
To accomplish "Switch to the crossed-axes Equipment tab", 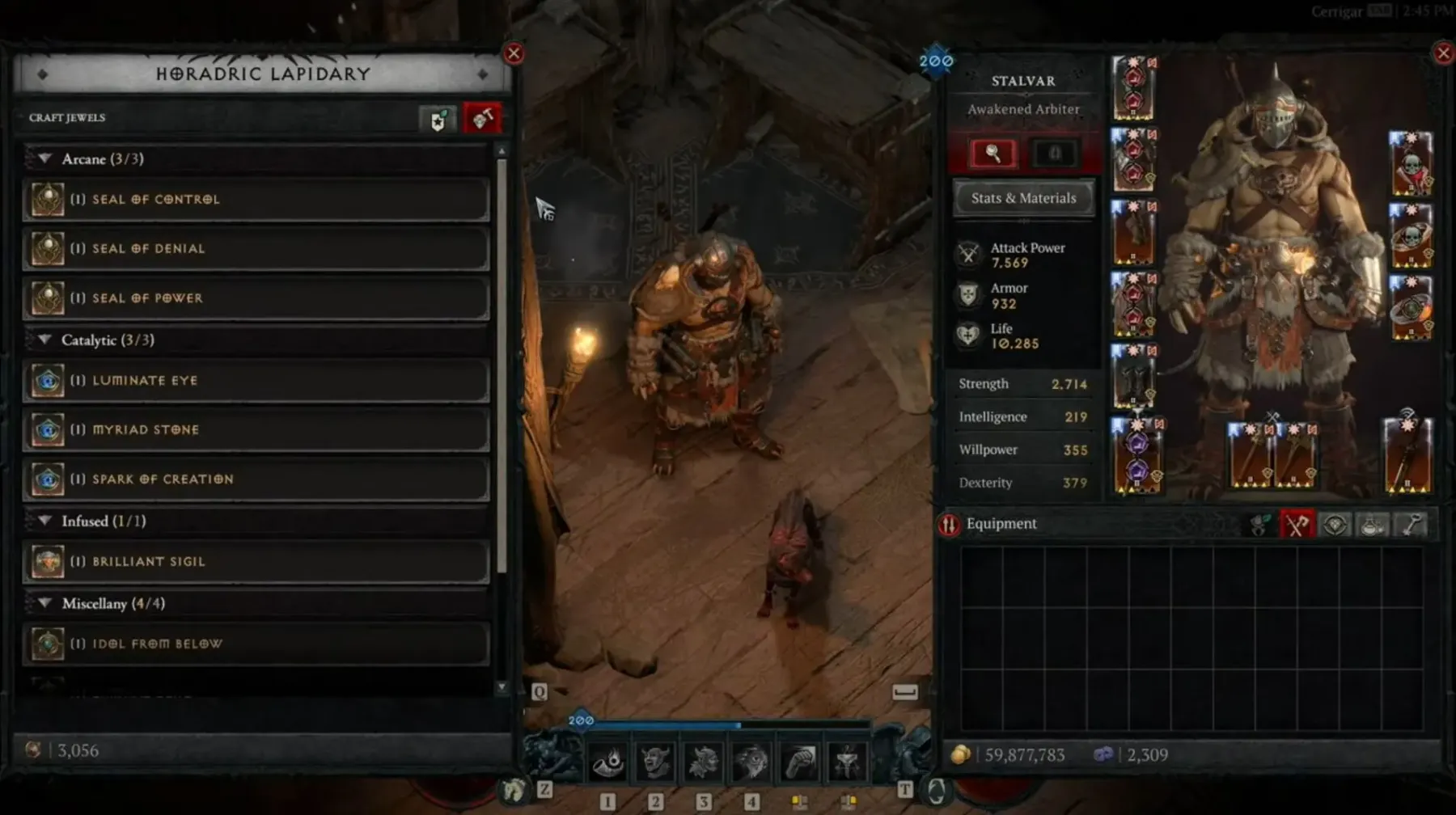I will [1297, 525].
